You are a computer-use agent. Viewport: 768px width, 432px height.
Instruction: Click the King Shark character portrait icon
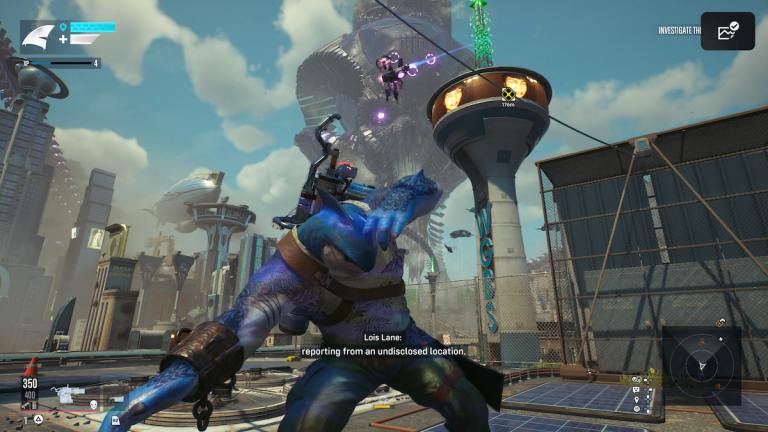[38, 37]
